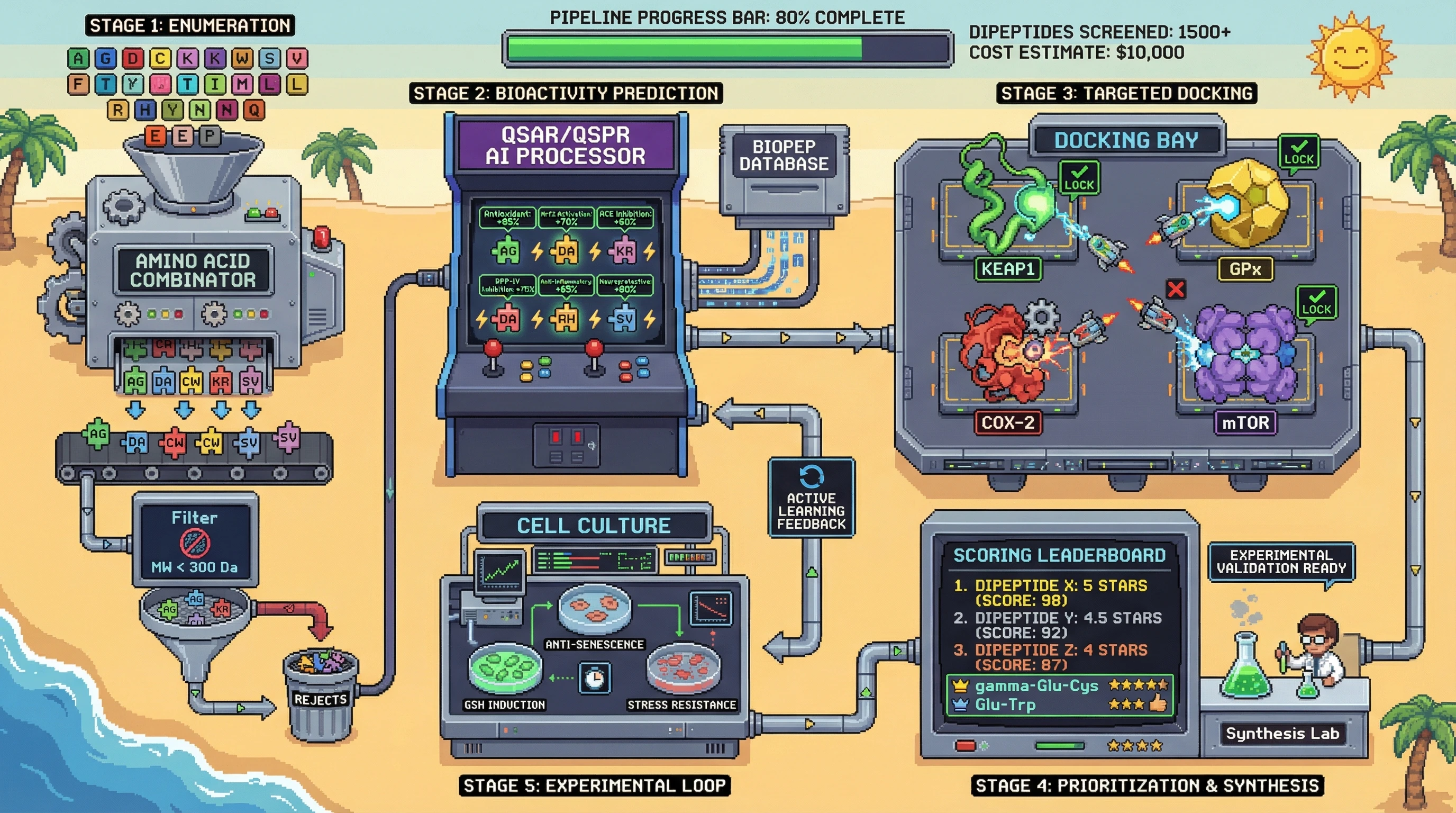This screenshot has height=813, width=1456.
Task: Open the Filter MW < 300 Da panel
Action: tap(195, 541)
